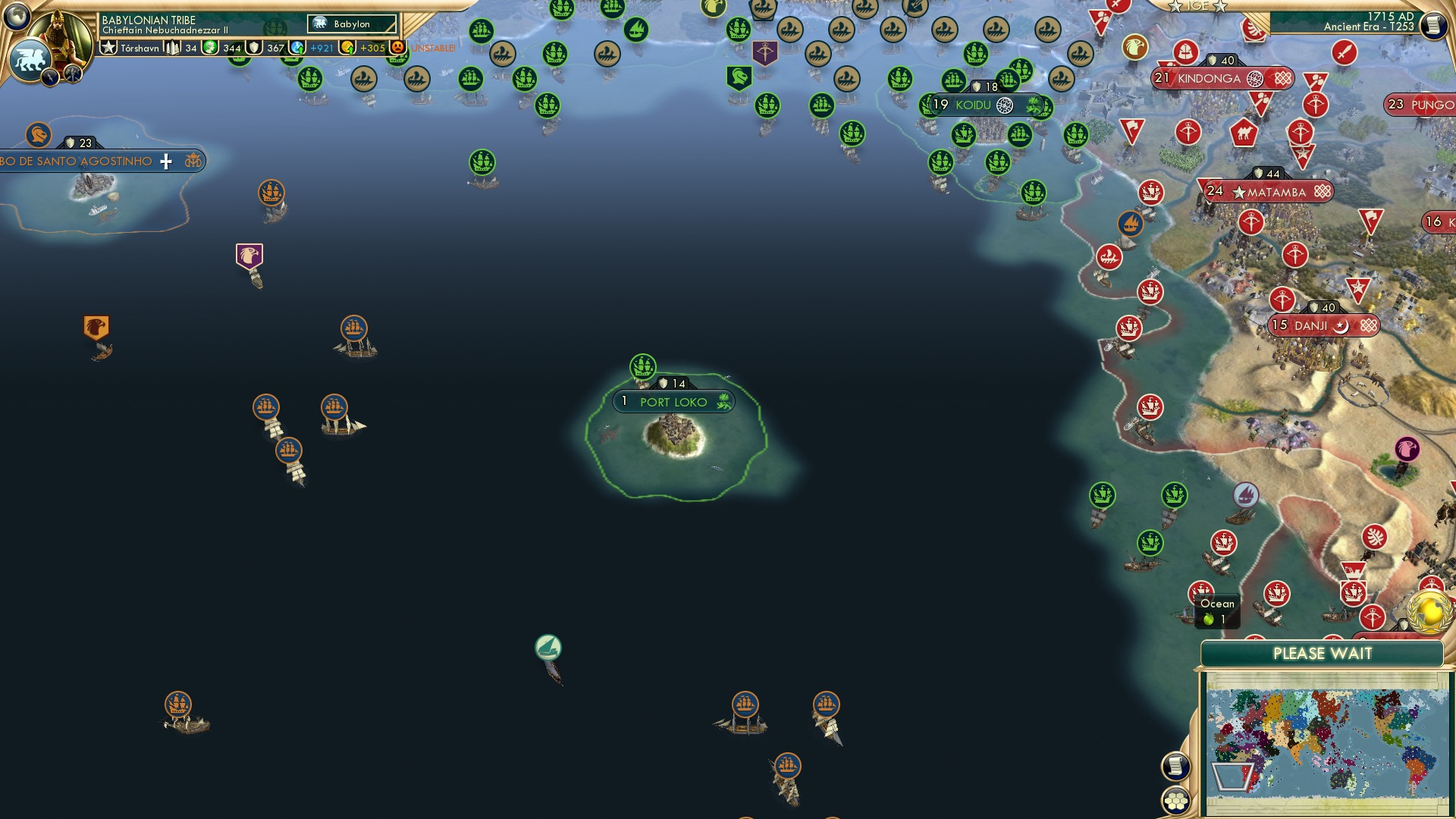The width and height of the screenshot is (1456, 819).
Task: Select the gold coin icon showing +305
Action: pos(348,46)
